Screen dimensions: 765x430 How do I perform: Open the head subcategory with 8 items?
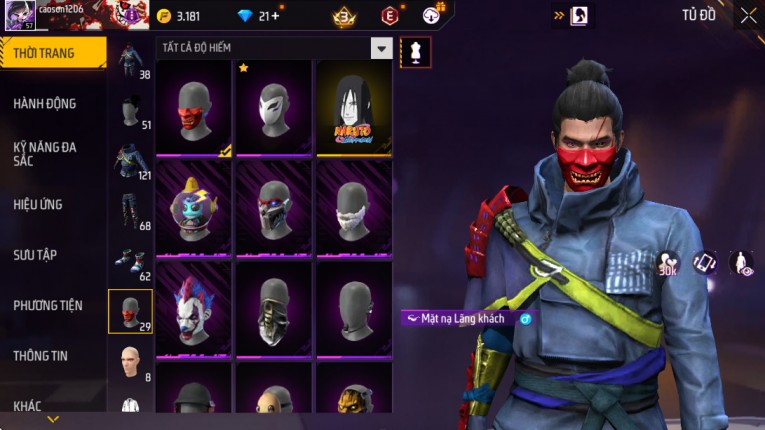[x=130, y=362]
